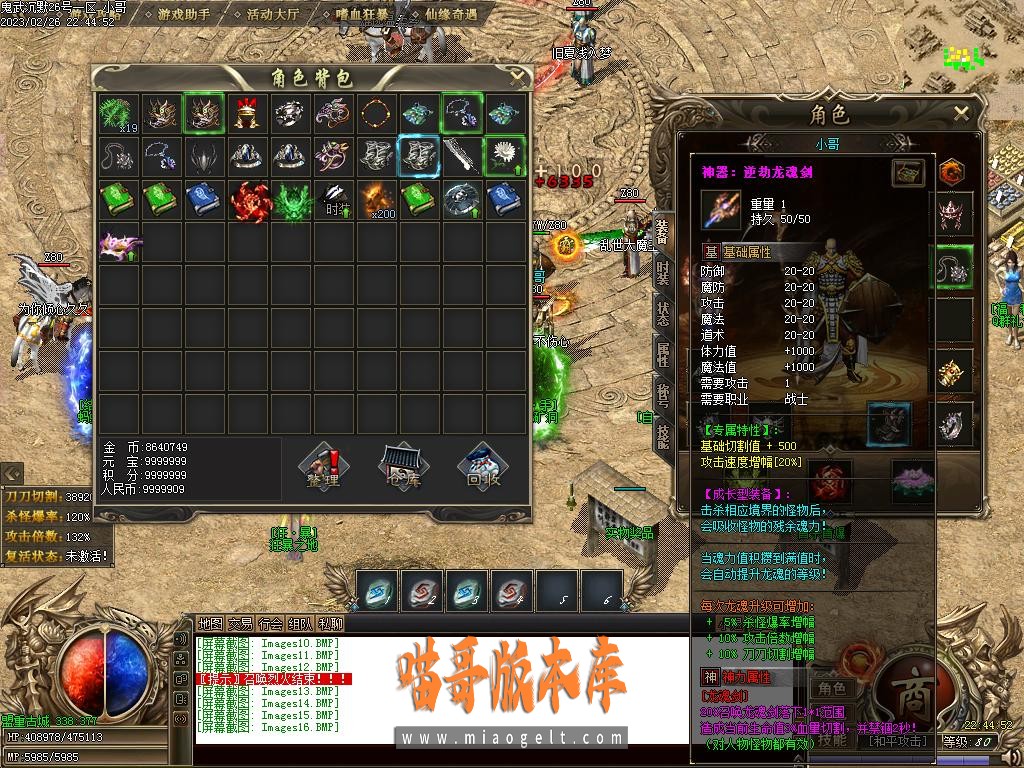Viewport: 1024px width, 768px height.
Task: Select the 地图 chat channel tab
Action: coord(210,624)
